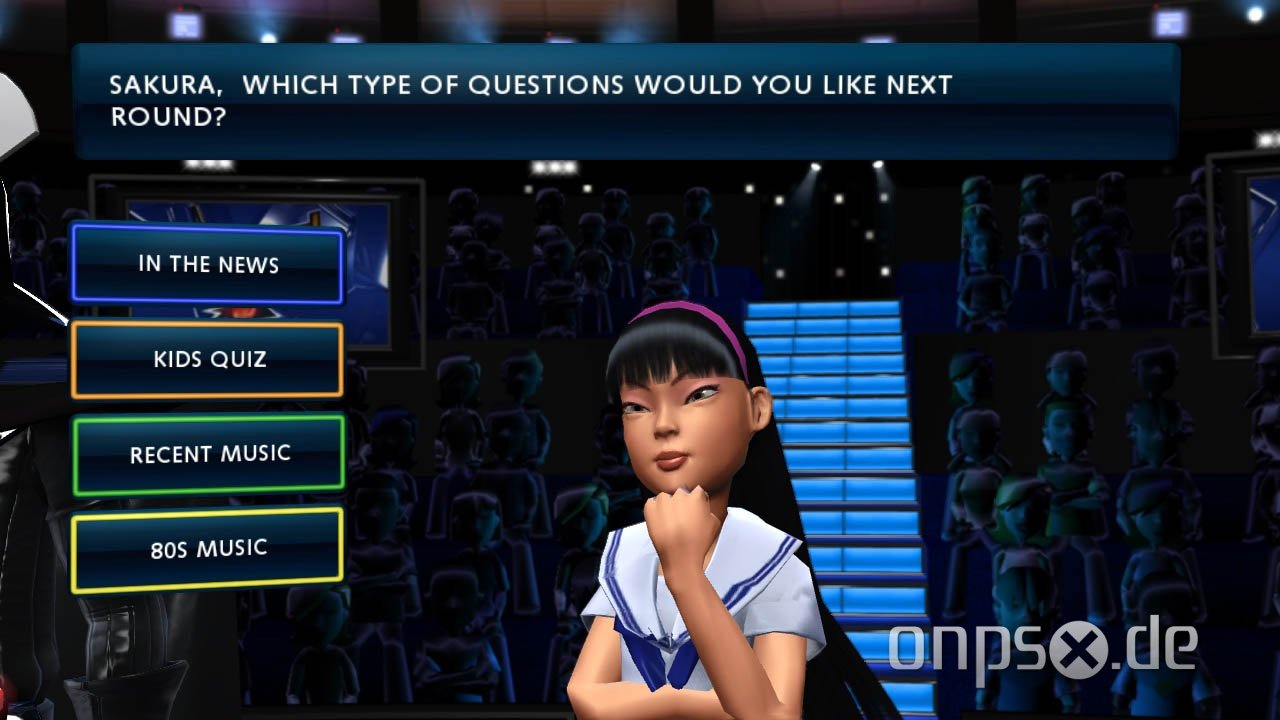Click the blue frame around In The News
Screen dimensions: 1280x720
(206, 230)
